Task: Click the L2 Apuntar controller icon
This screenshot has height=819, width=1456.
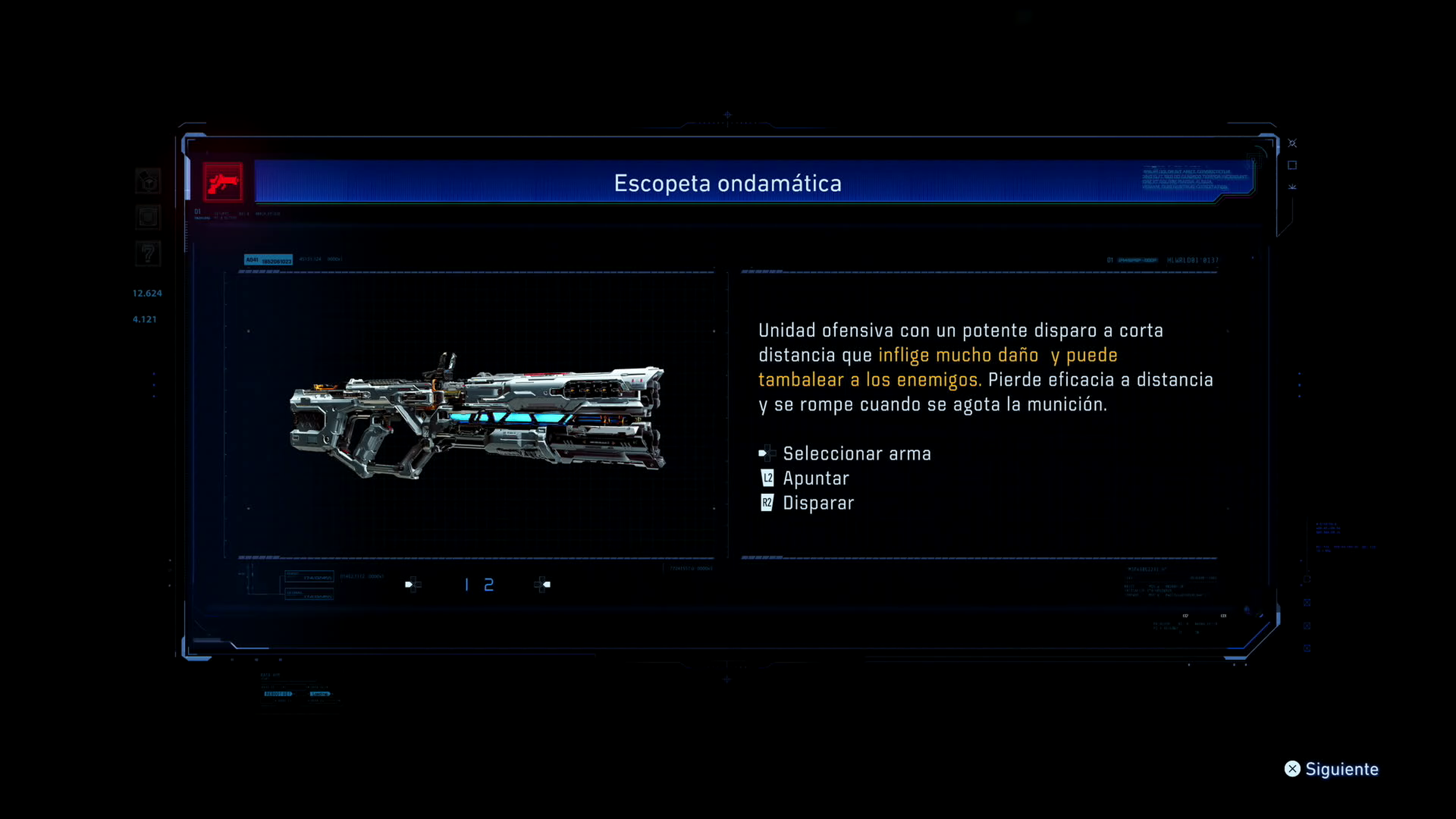Action: pos(767,478)
